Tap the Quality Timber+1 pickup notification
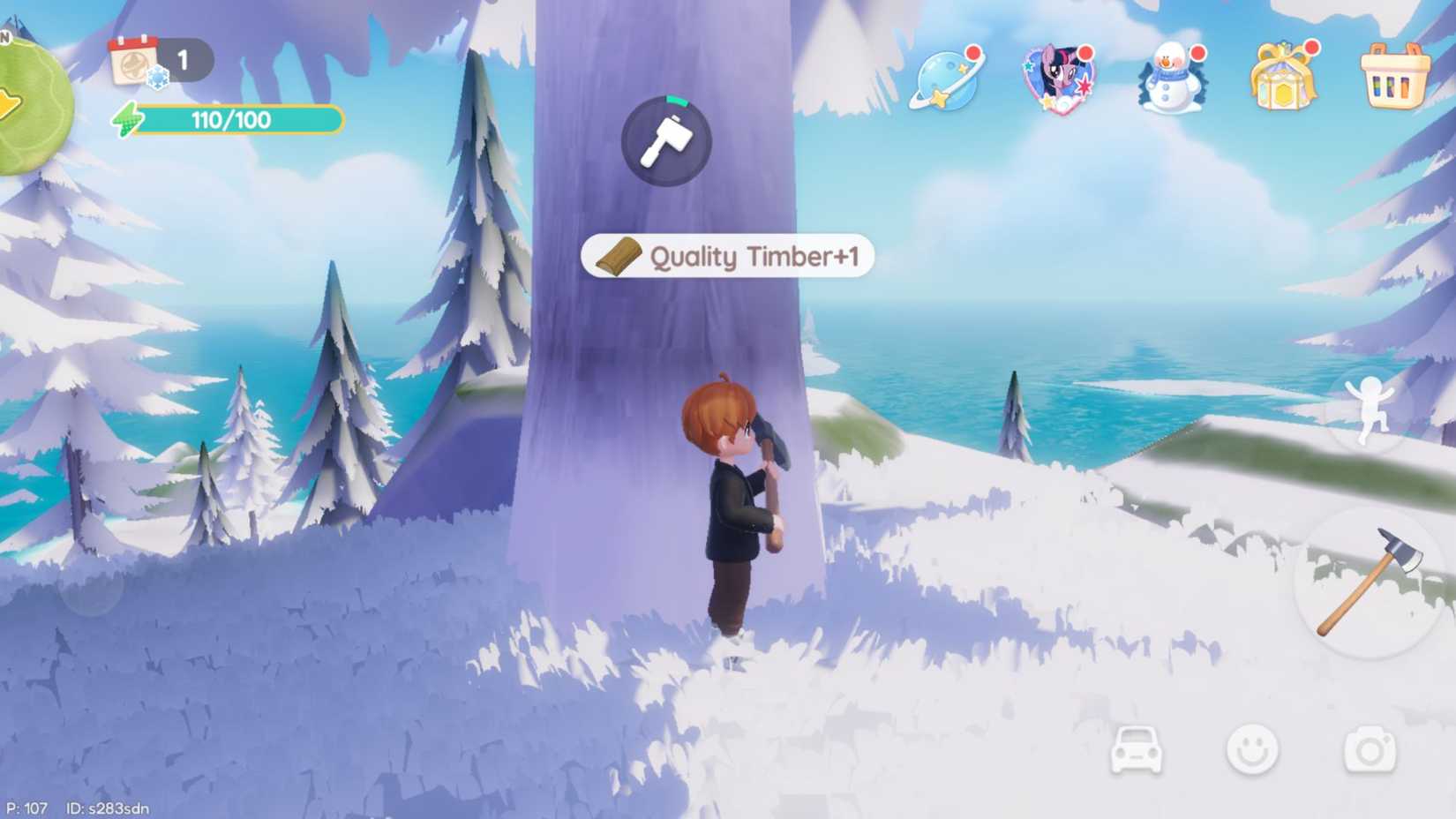1456x819 pixels. click(727, 257)
